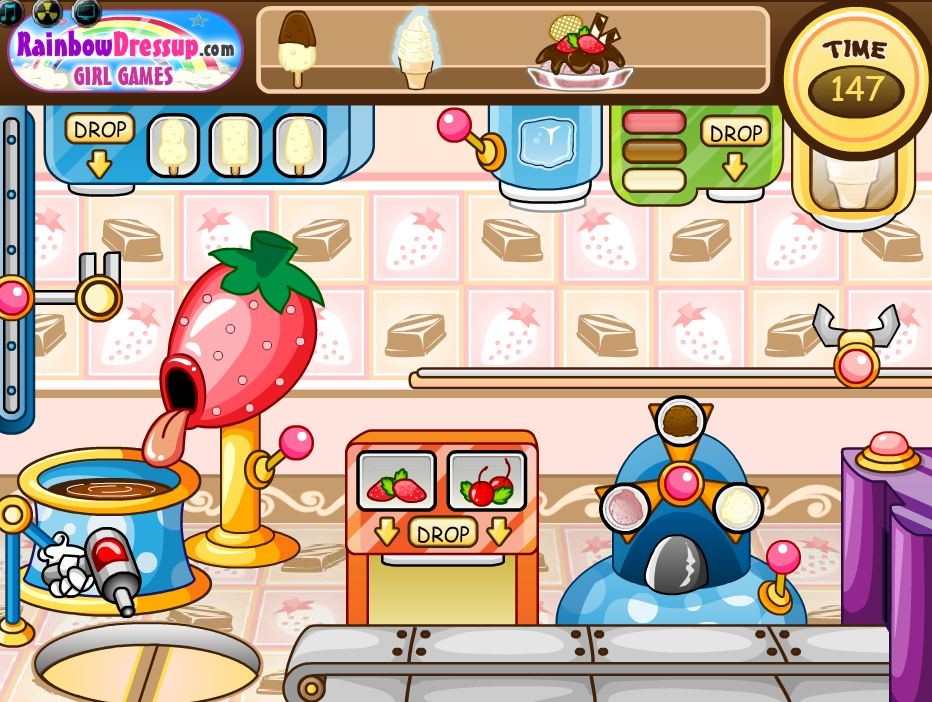Select the pink flavor bar on green machine
Viewport: 932px width, 702px height.
(x=654, y=123)
